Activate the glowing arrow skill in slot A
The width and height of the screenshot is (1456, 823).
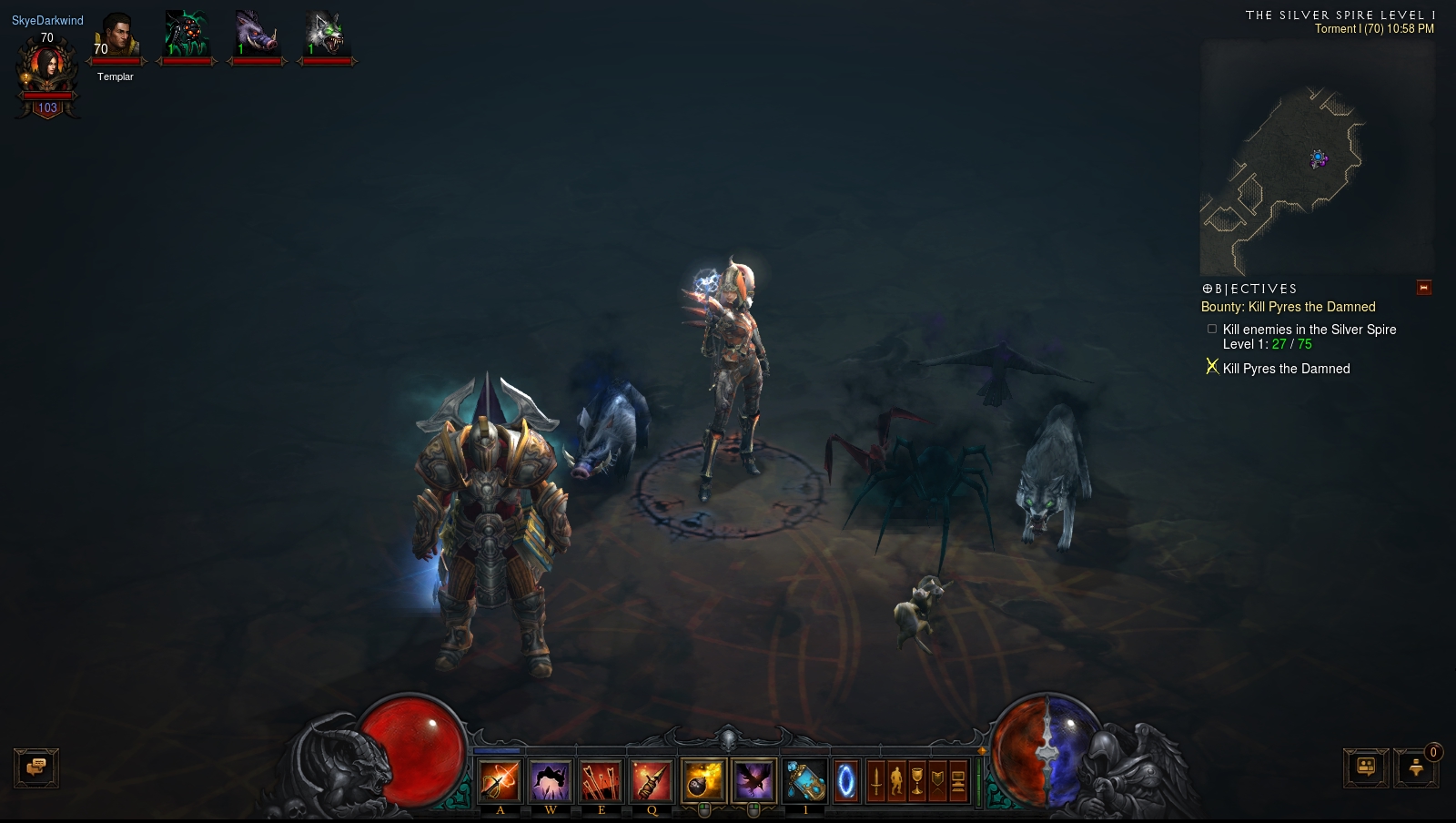500,781
